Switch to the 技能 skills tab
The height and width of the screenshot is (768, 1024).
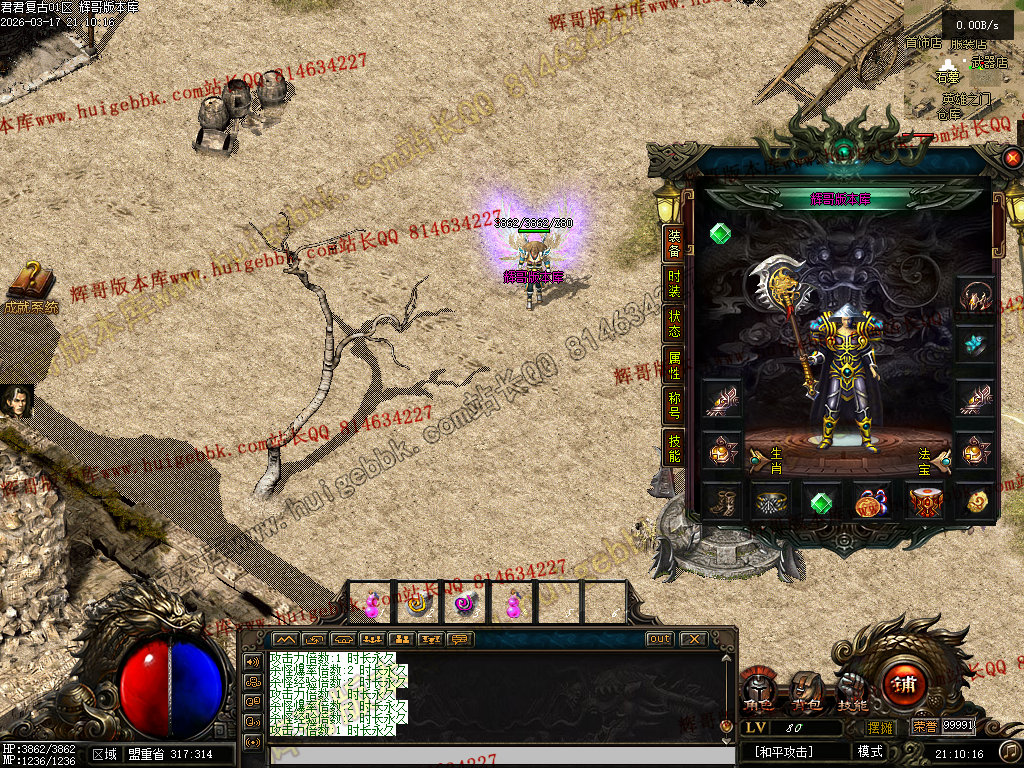(x=675, y=447)
